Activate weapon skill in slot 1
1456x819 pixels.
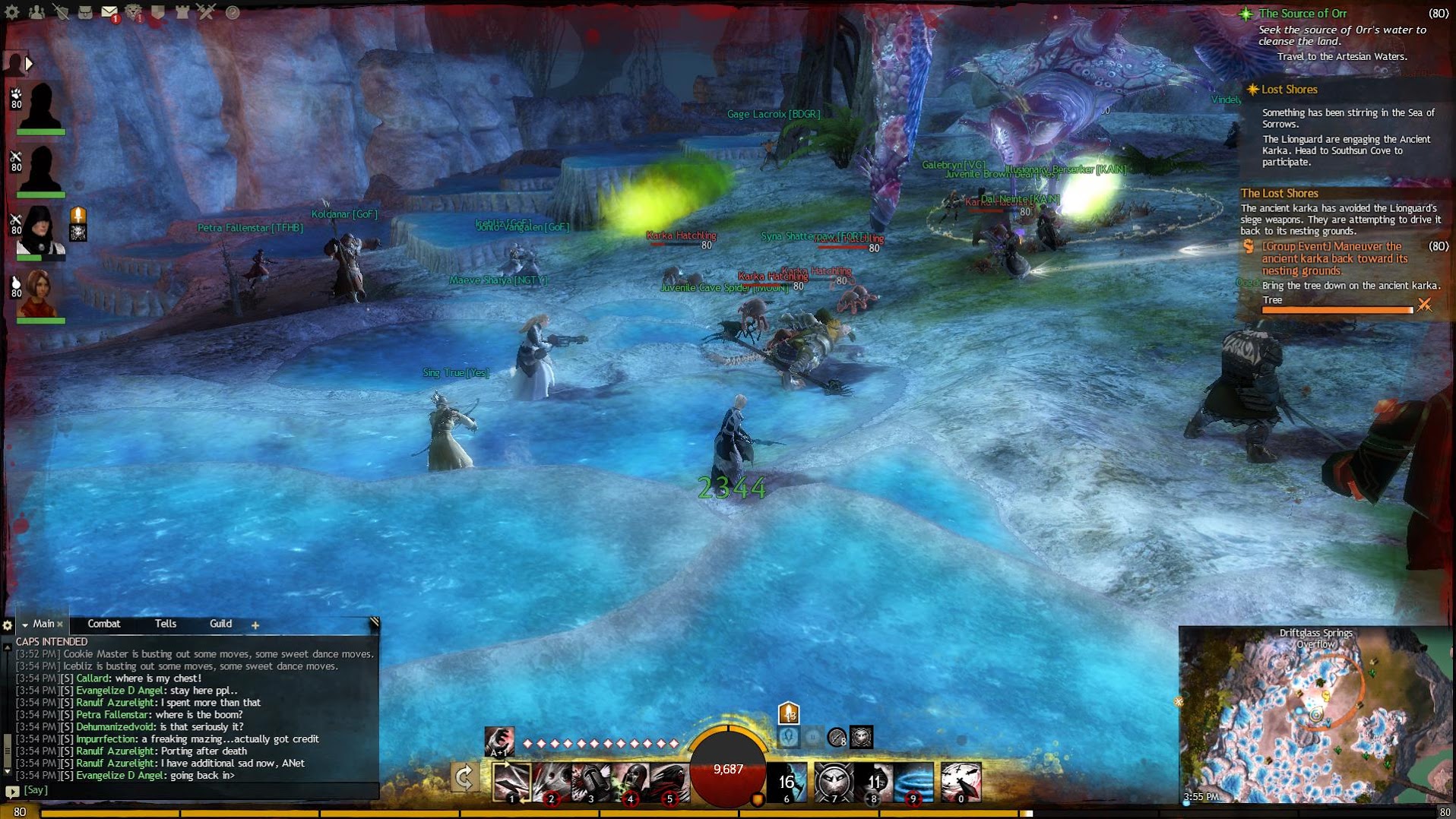tap(511, 782)
